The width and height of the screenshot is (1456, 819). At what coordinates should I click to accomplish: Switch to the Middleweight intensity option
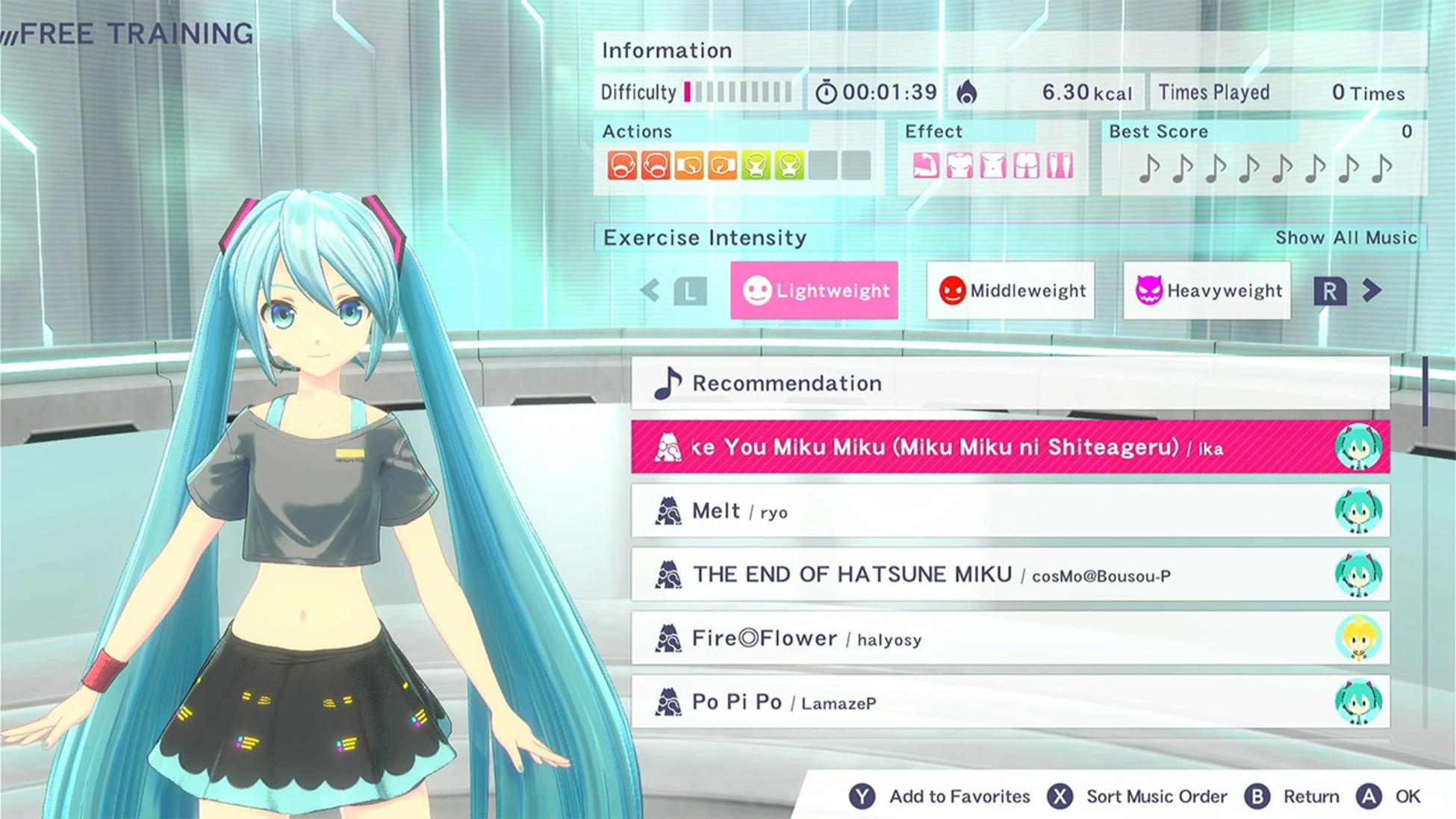click(x=1010, y=290)
